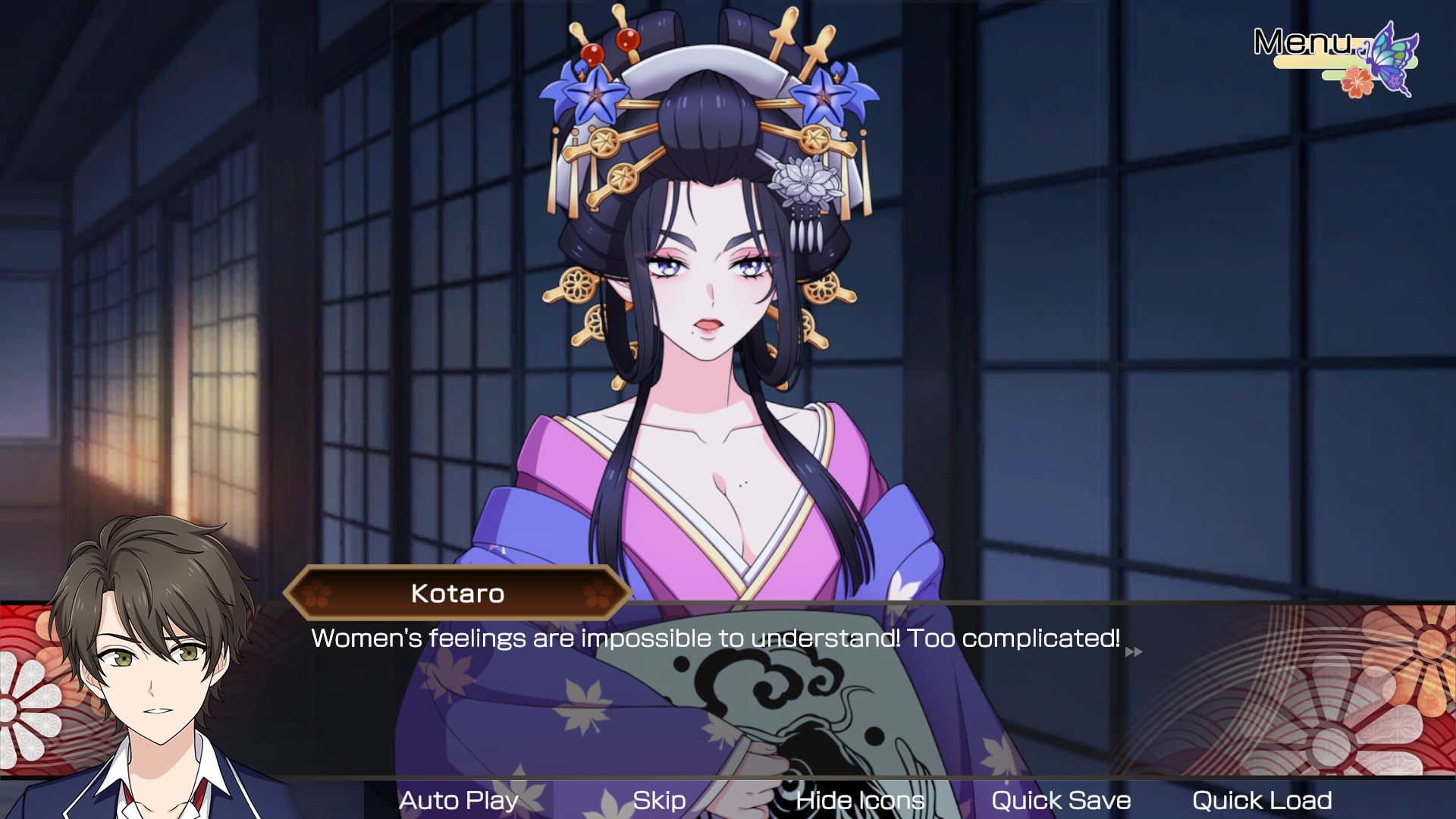Advance dialogue with the double-arrow indicator
1456x819 pixels.
pyautogui.click(x=1134, y=651)
